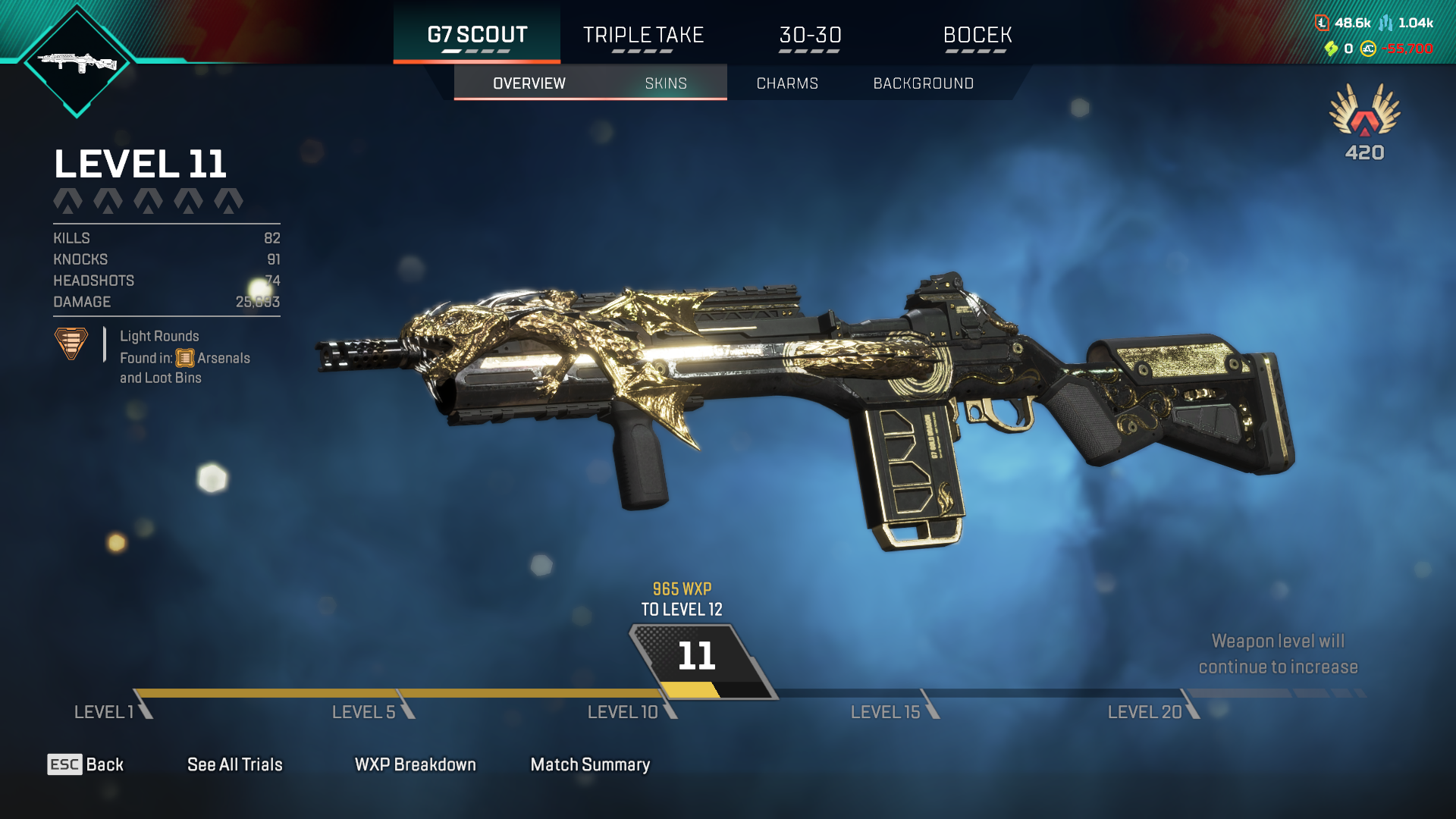Select the G7 Scout weapon tab
This screenshot has width=1456, height=819.
pyautogui.click(x=477, y=35)
